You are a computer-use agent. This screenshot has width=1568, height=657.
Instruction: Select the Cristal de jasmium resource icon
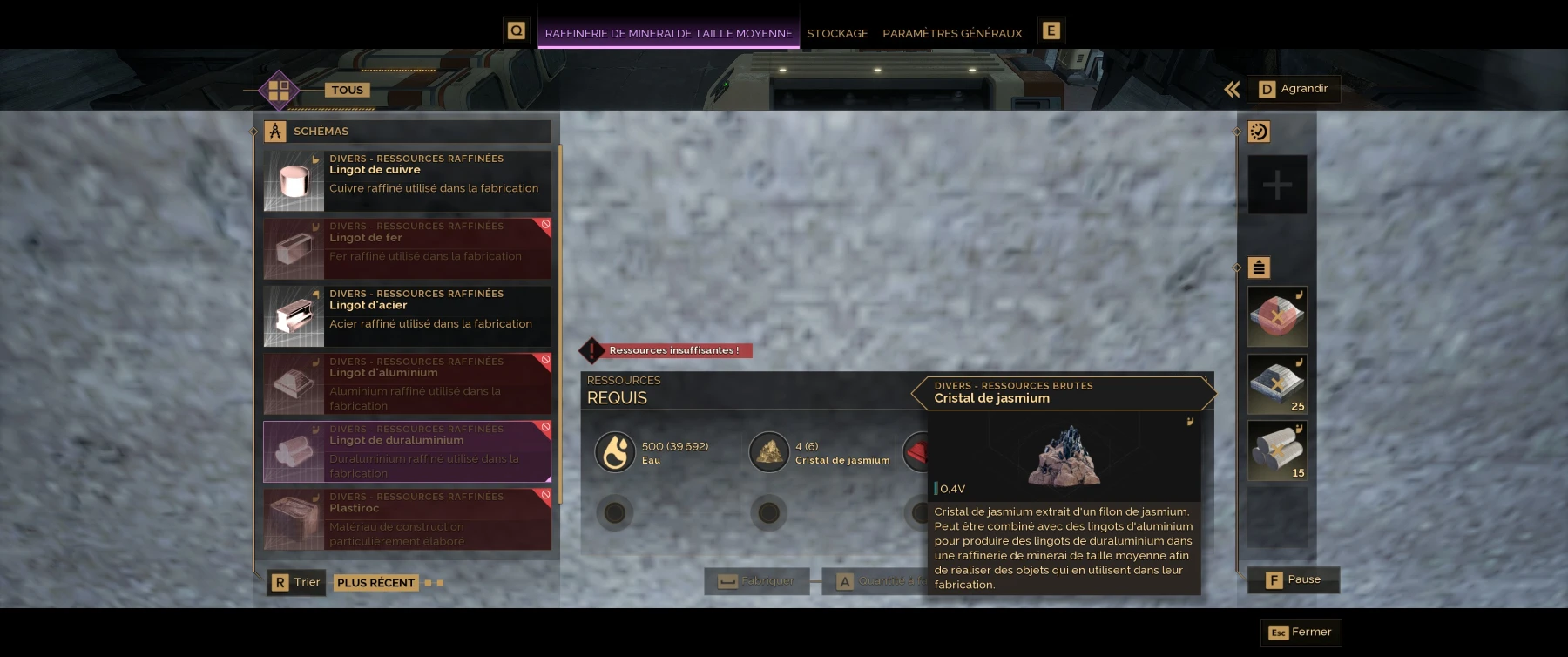click(769, 452)
